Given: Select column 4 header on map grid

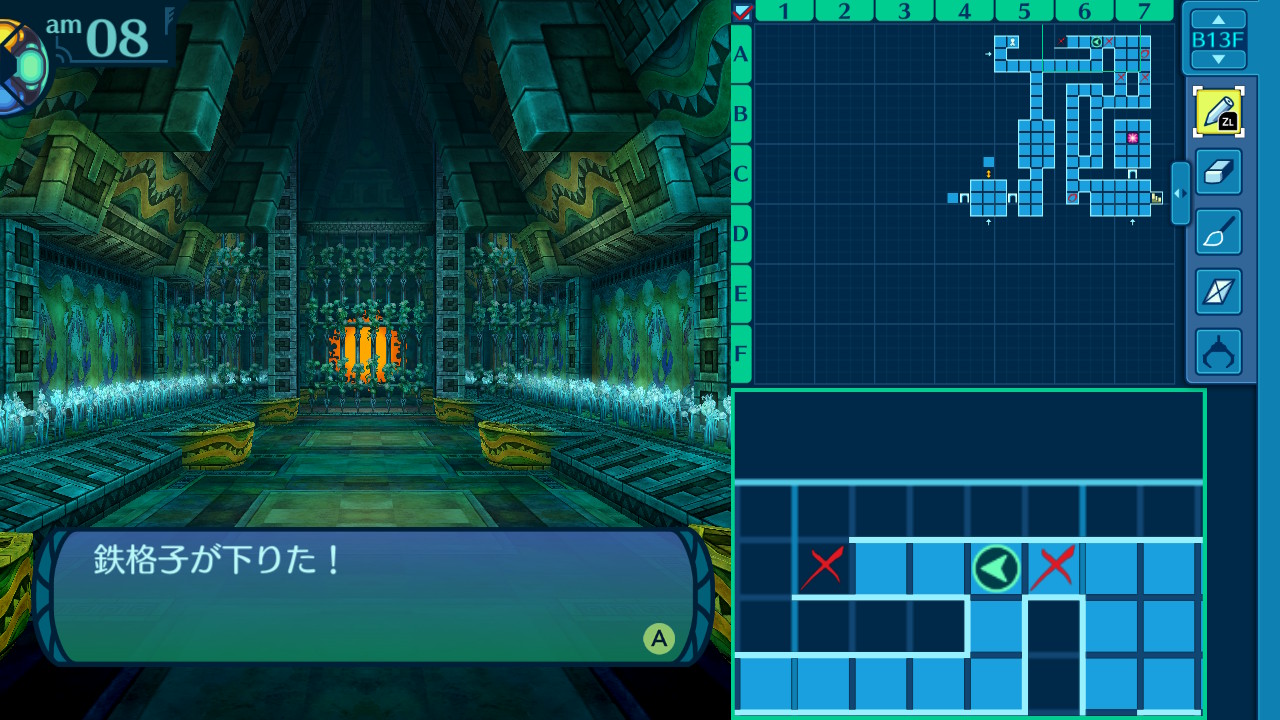Looking at the screenshot, I should (964, 11).
